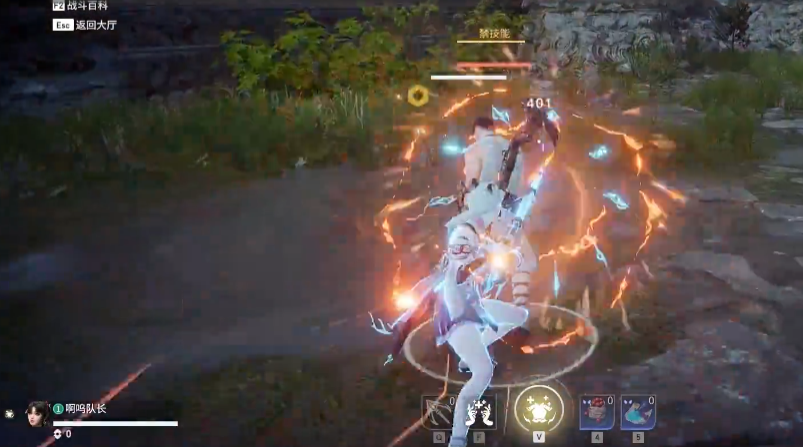Activate the glowing ultimate skill icon
Screen dimensions: 803x447
[x=538, y=409]
